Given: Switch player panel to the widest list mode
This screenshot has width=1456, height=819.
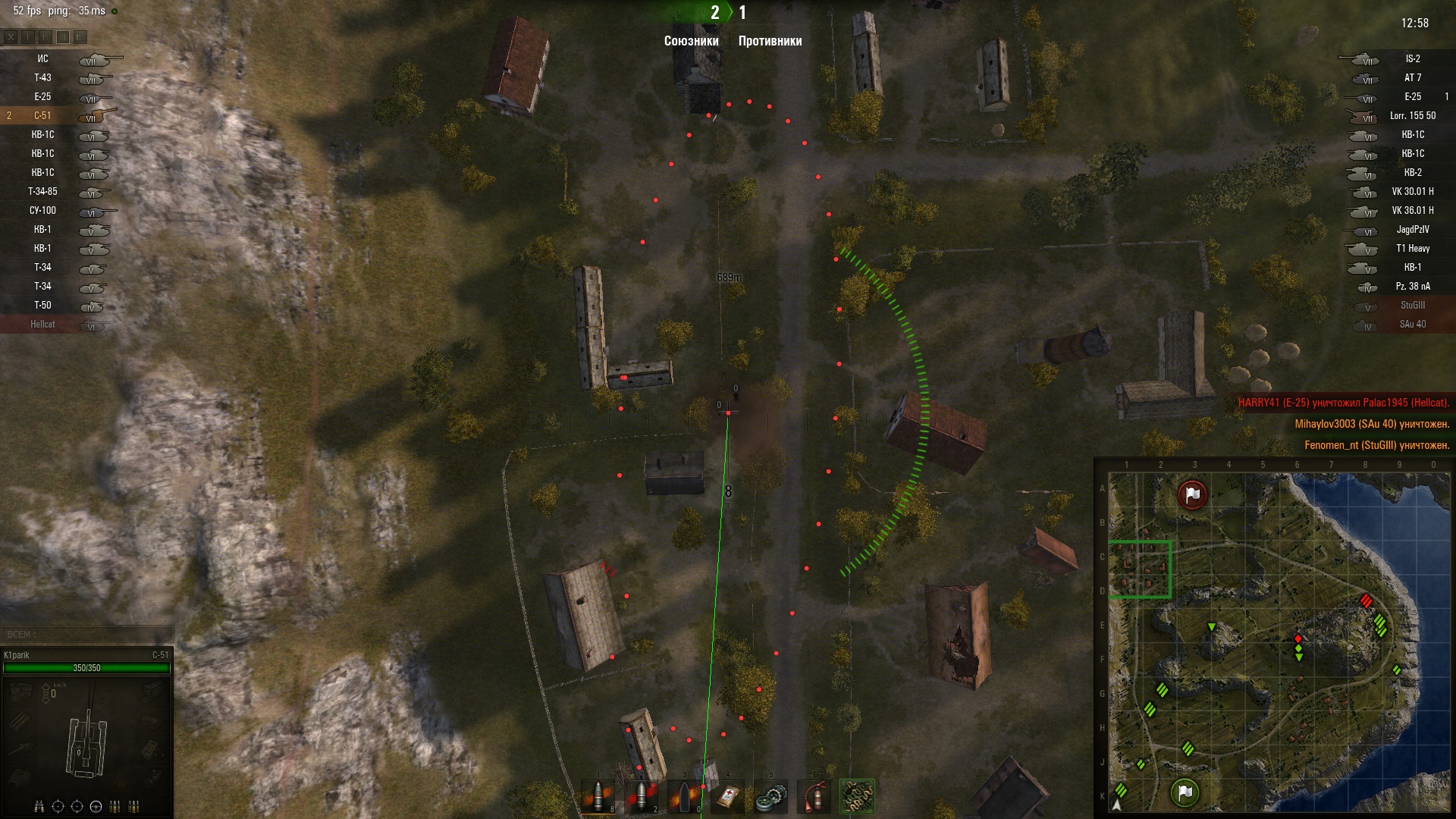Looking at the screenshot, I should click(x=80, y=36).
